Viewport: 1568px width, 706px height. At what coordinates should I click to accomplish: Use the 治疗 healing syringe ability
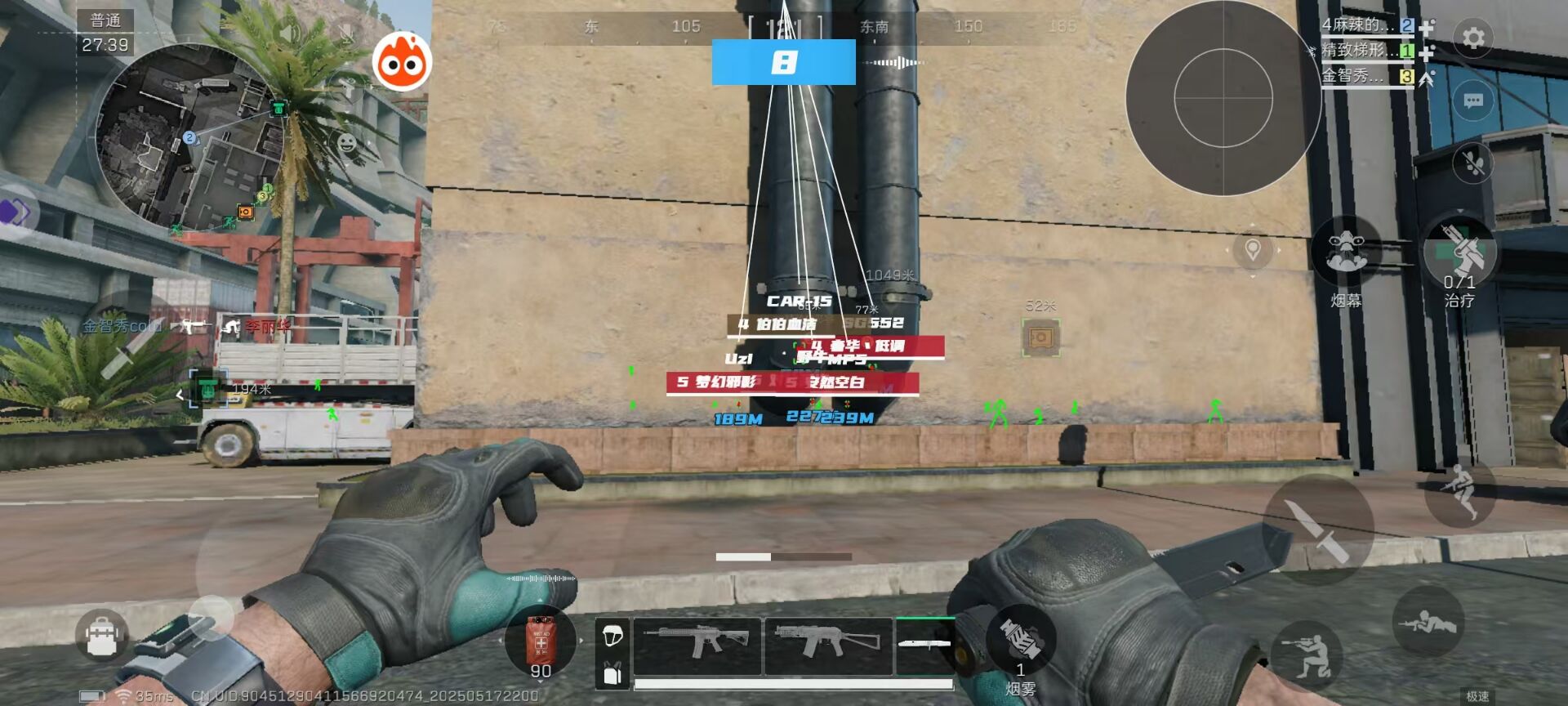coord(1459,253)
